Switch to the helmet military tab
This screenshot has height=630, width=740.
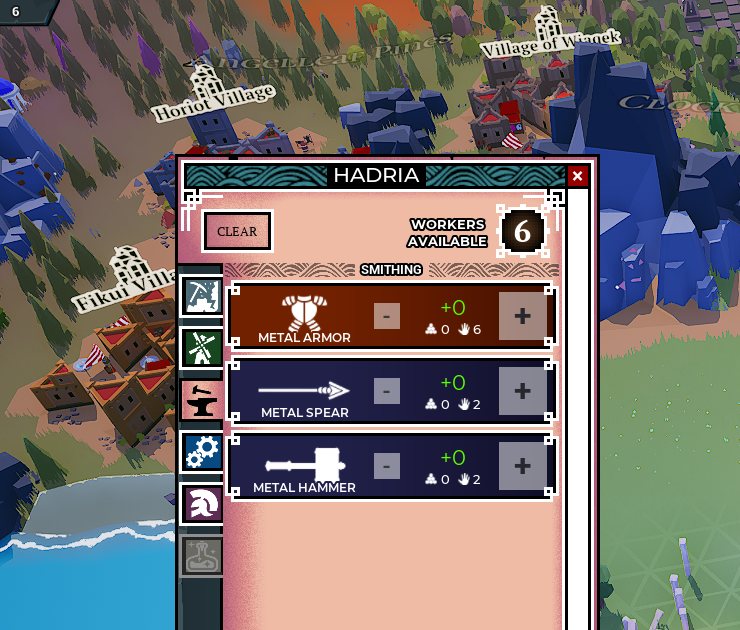click(x=202, y=504)
